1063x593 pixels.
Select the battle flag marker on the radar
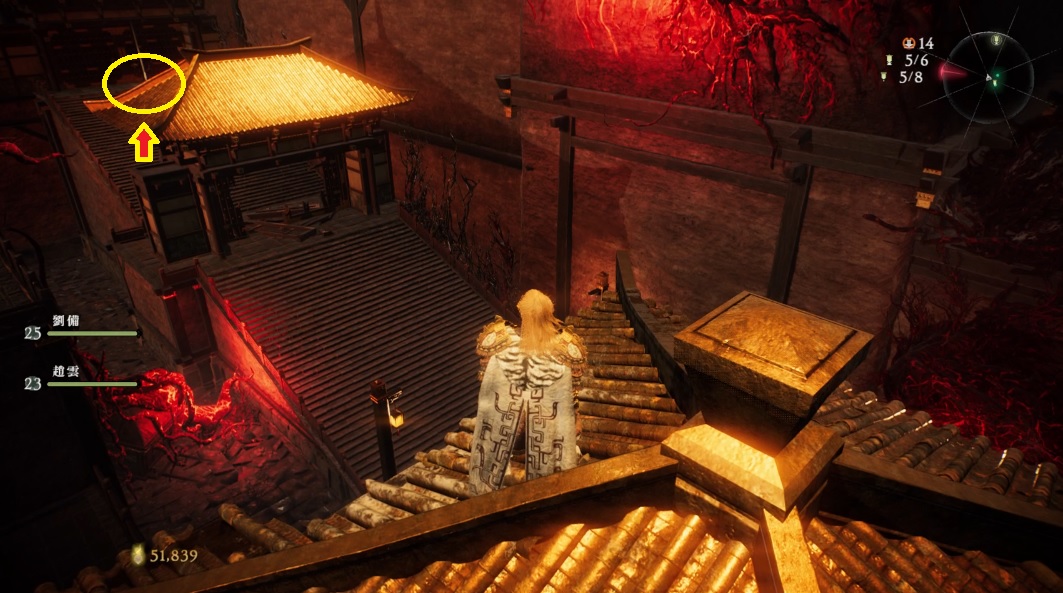(997, 41)
